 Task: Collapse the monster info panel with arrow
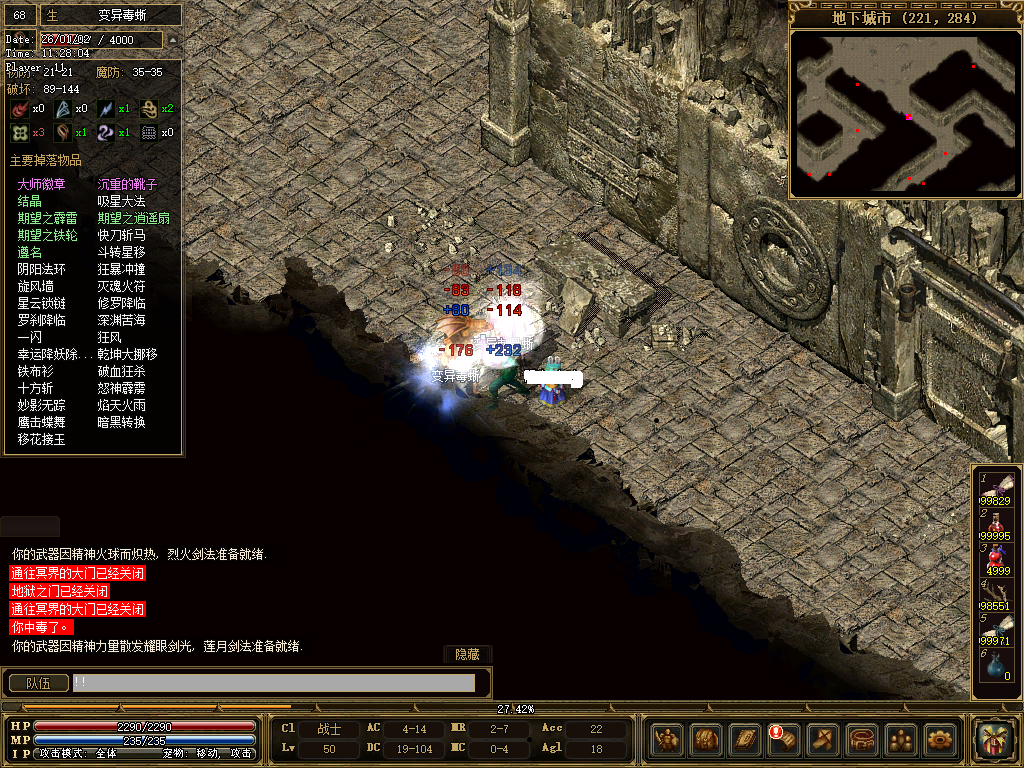click(172, 39)
